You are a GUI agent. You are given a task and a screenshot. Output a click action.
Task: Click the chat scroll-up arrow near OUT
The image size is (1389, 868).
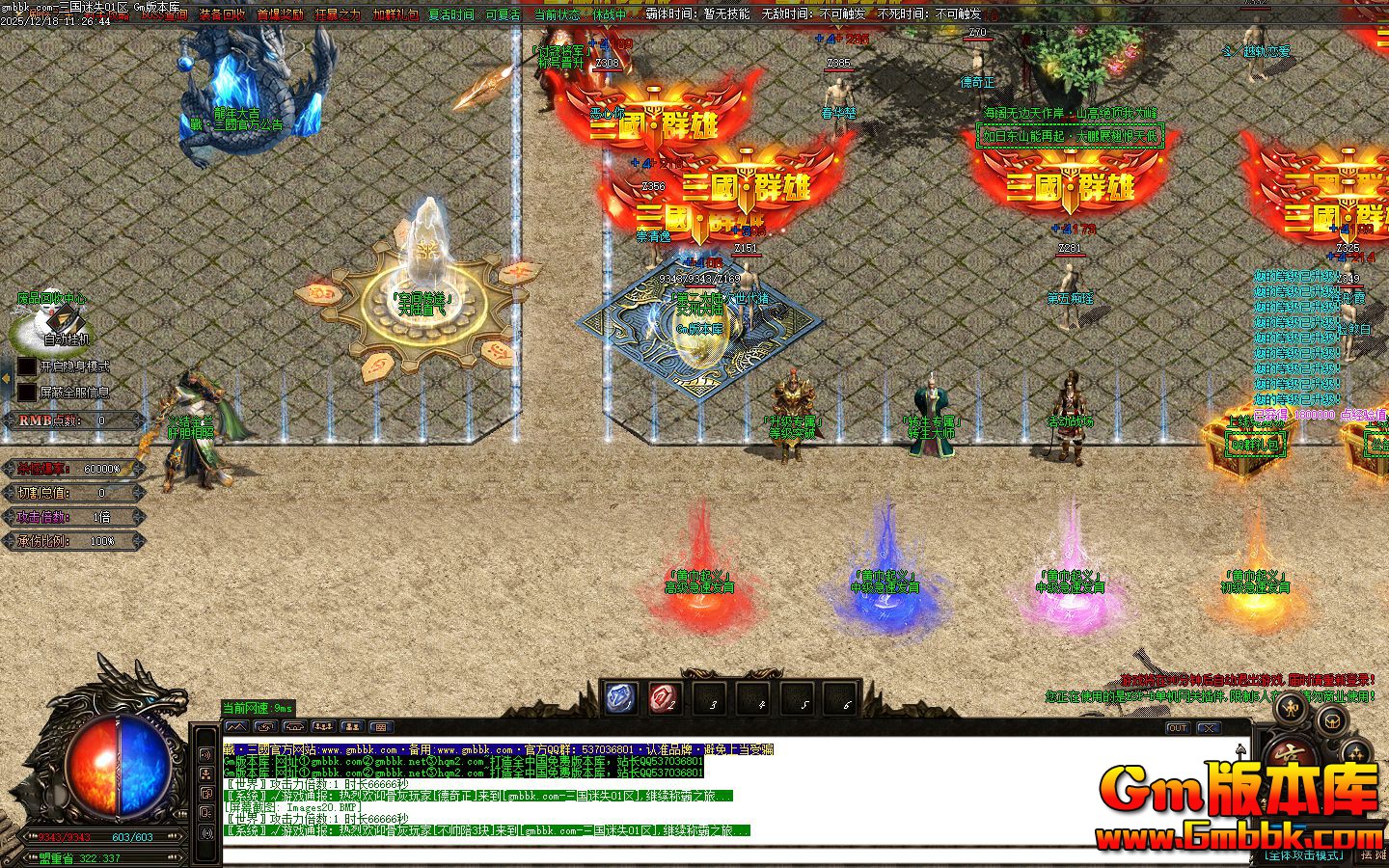click(1240, 749)
